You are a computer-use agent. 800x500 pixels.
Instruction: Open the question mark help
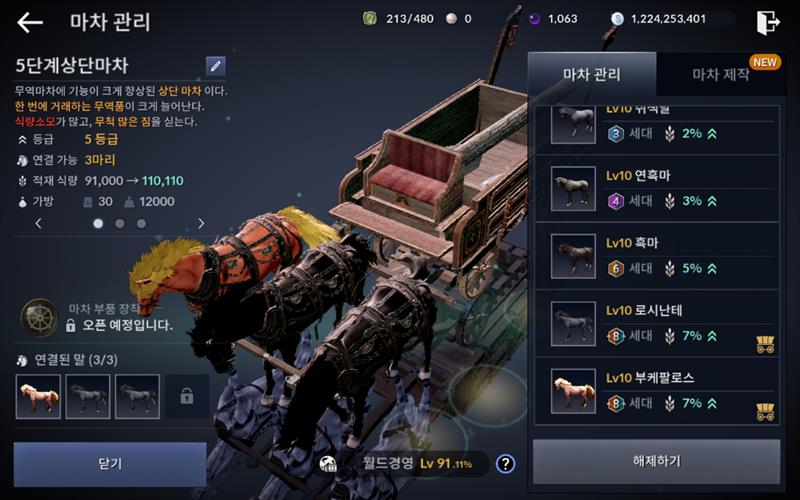point(506,463)
